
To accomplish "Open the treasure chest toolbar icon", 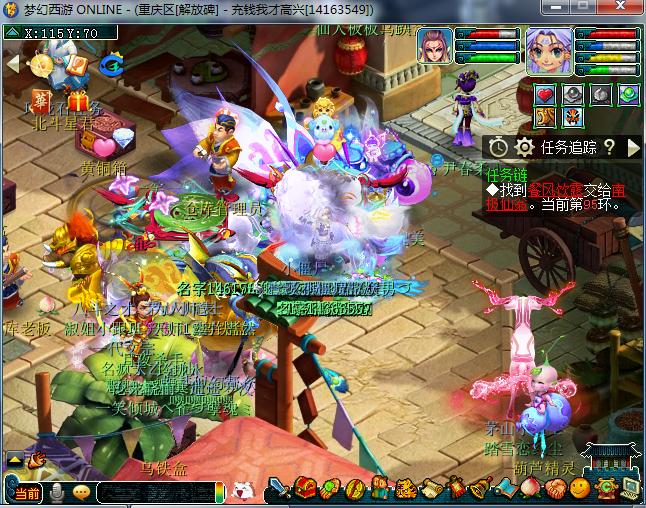I will [x=305, y=489].
